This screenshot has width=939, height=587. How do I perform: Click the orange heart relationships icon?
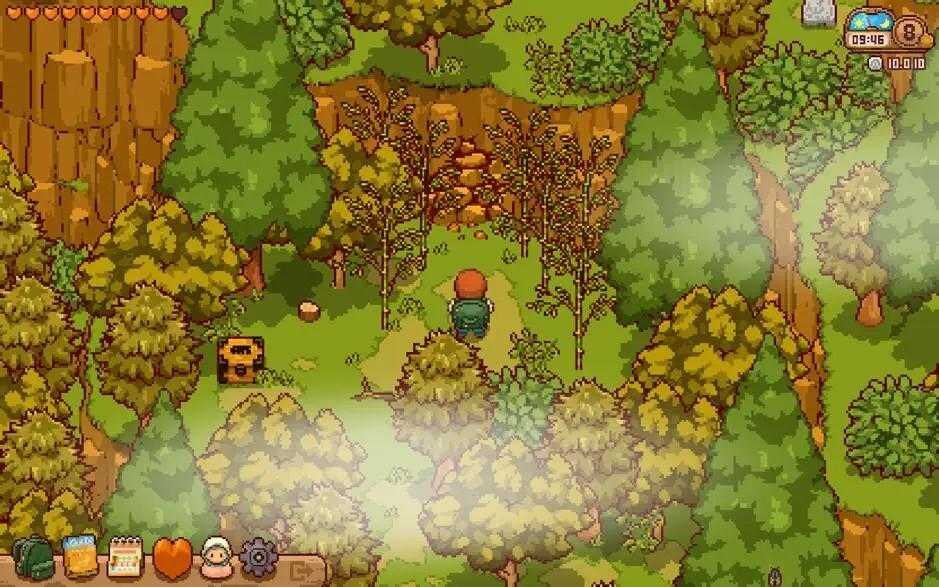(171, 556)
